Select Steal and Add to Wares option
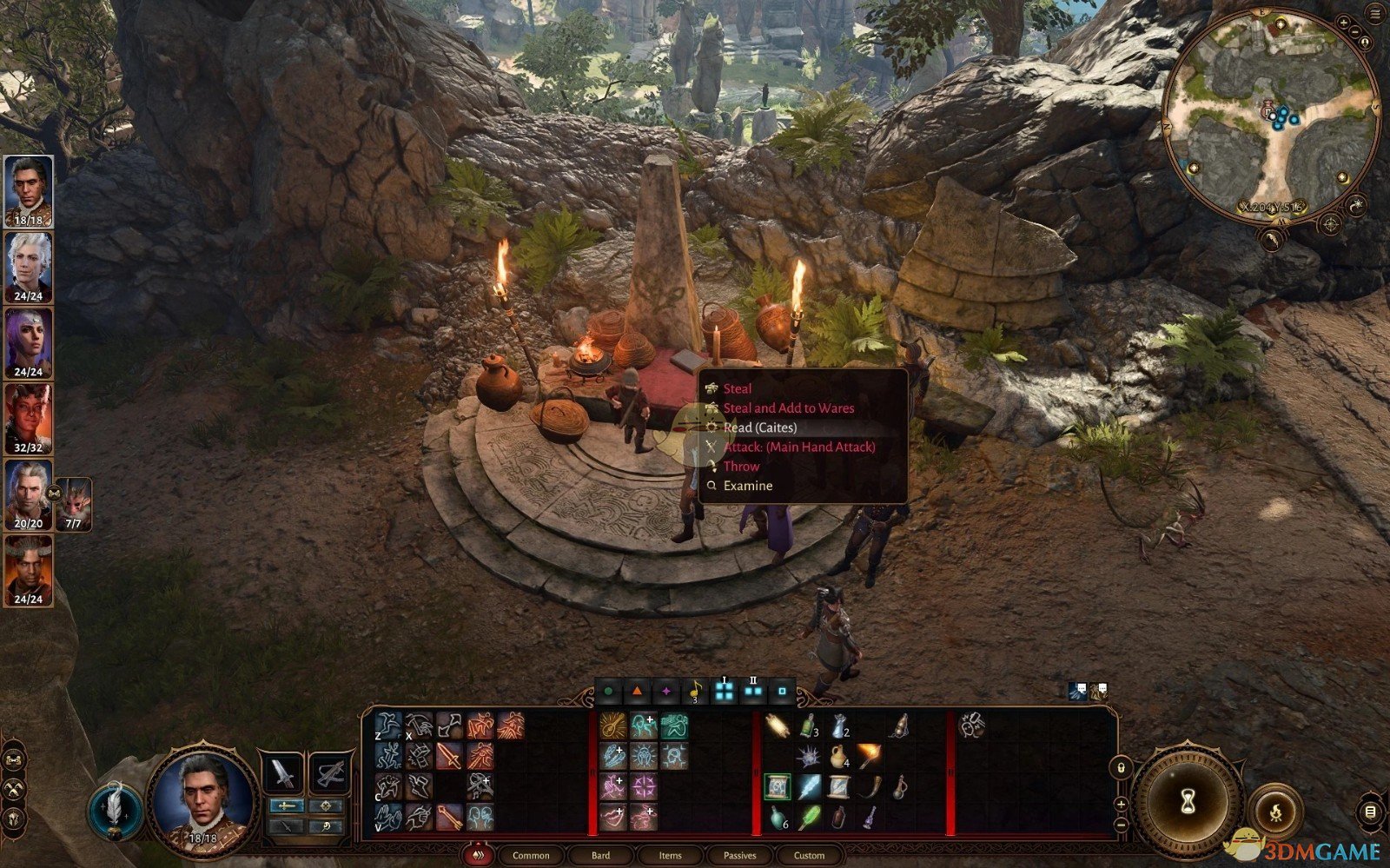This screenshot has width=1390, height=868. 788,408
